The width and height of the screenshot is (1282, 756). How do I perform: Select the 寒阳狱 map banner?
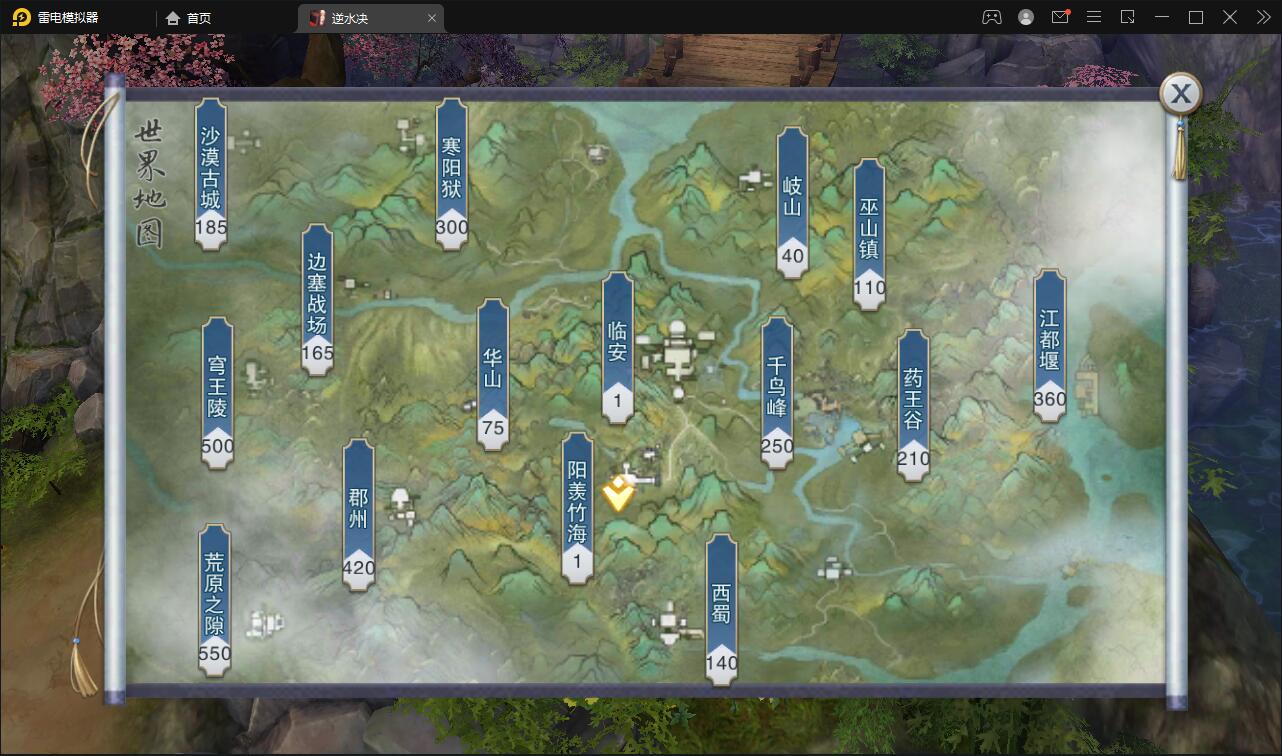(x=452, y=172)
